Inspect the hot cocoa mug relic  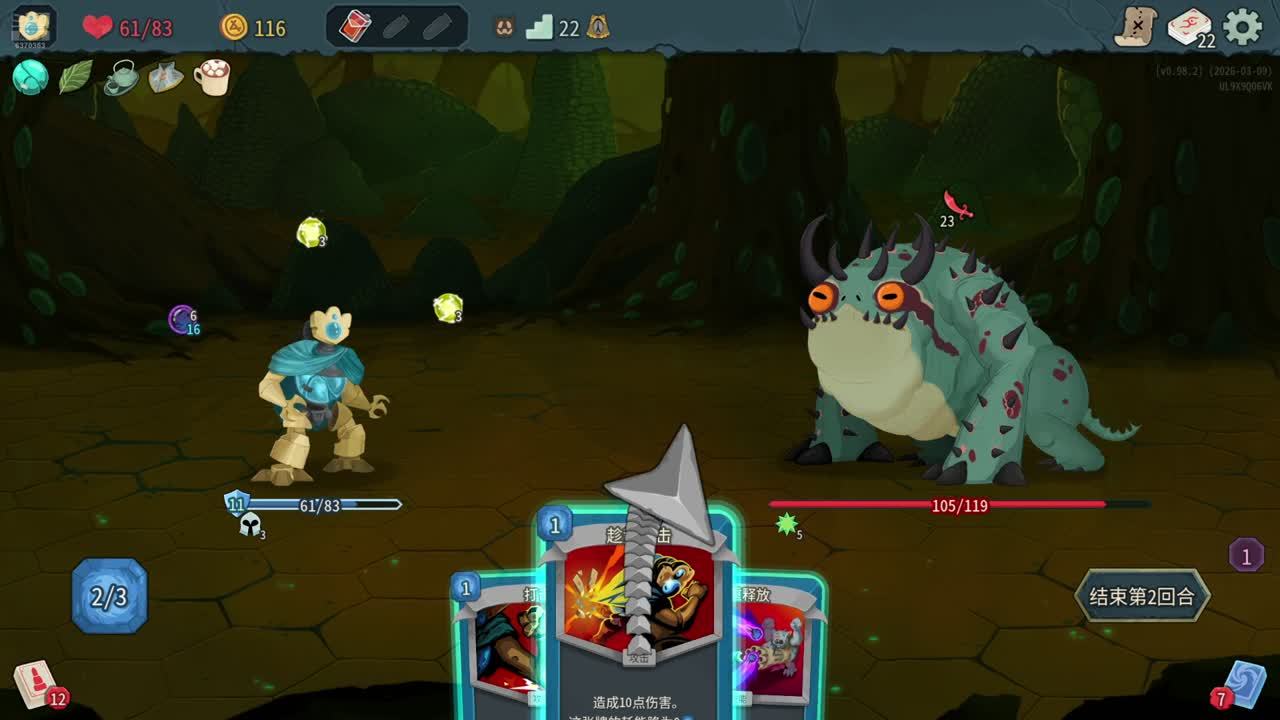(x=212, y=77)
